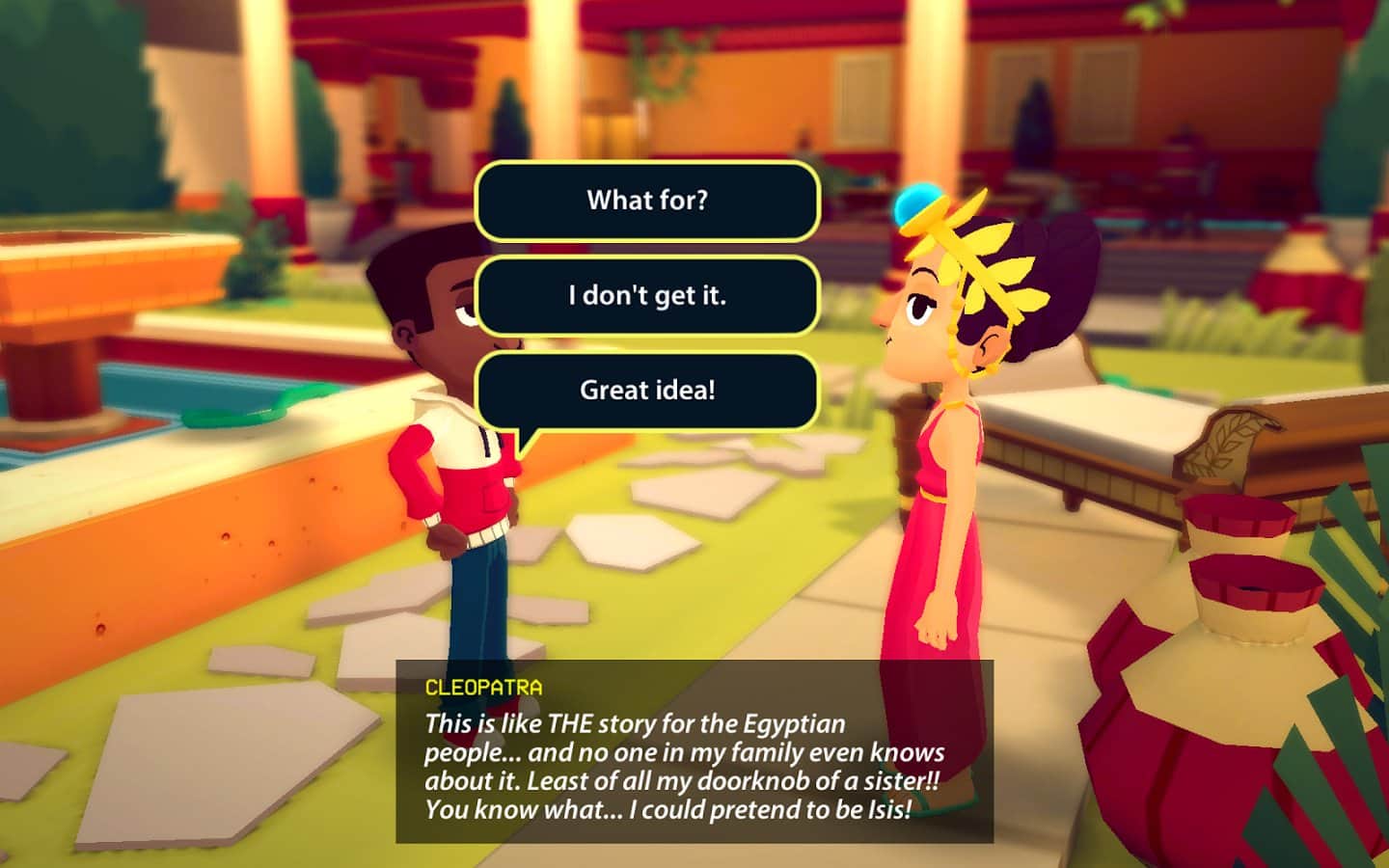The height and width of the screenshot is (868, 1389).
Task: Answer with "Great idea!"
Action: (646, 390)
